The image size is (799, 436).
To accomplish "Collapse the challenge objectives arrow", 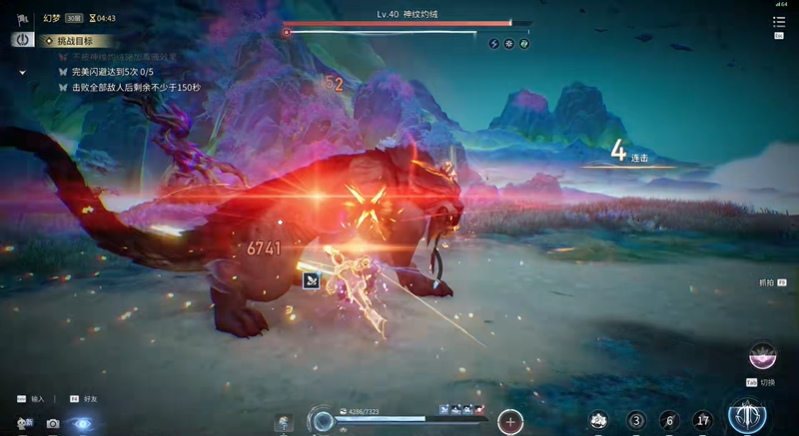I will coord(22,73).
